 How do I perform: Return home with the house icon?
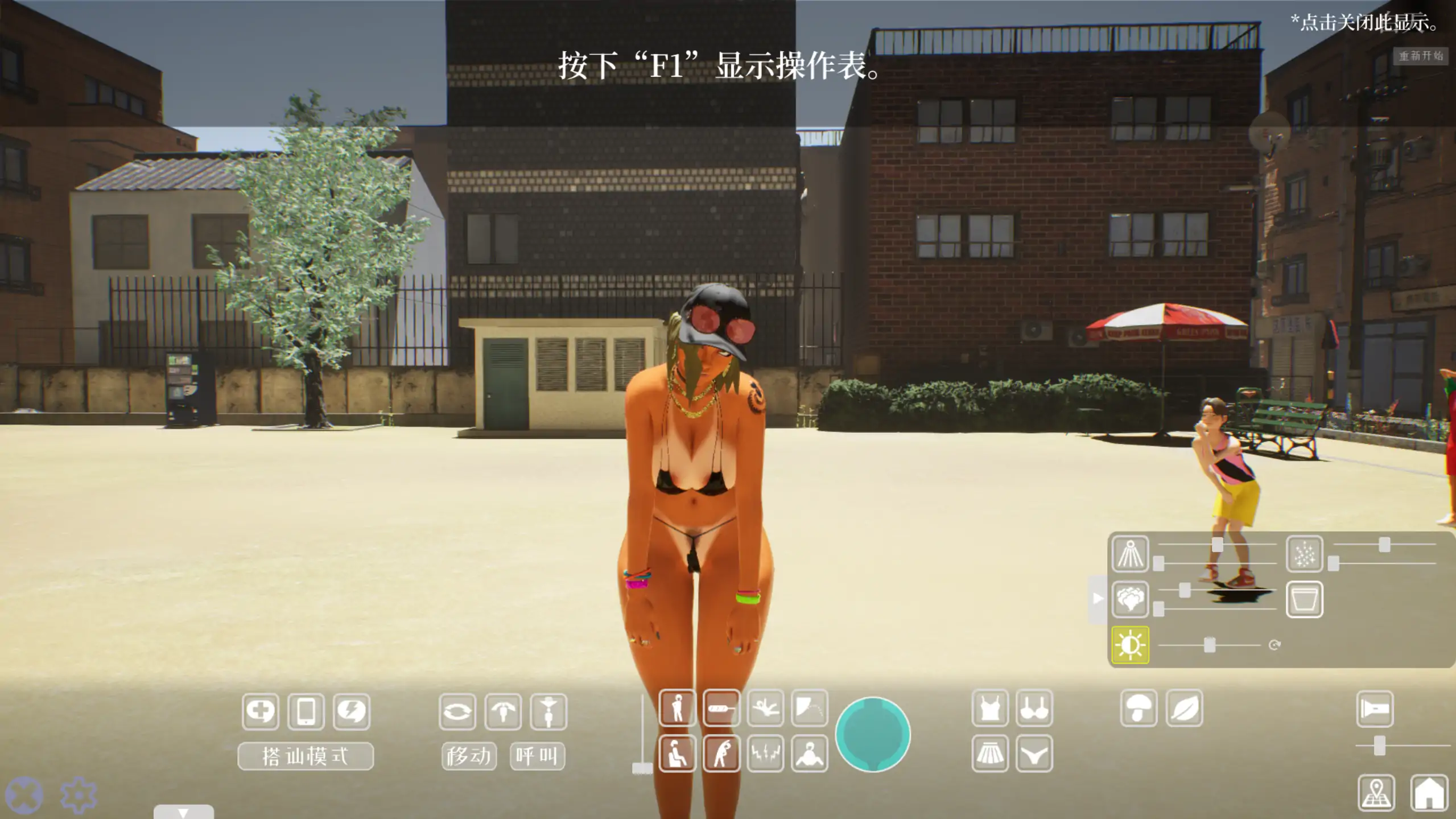(x=1429, y=792)
